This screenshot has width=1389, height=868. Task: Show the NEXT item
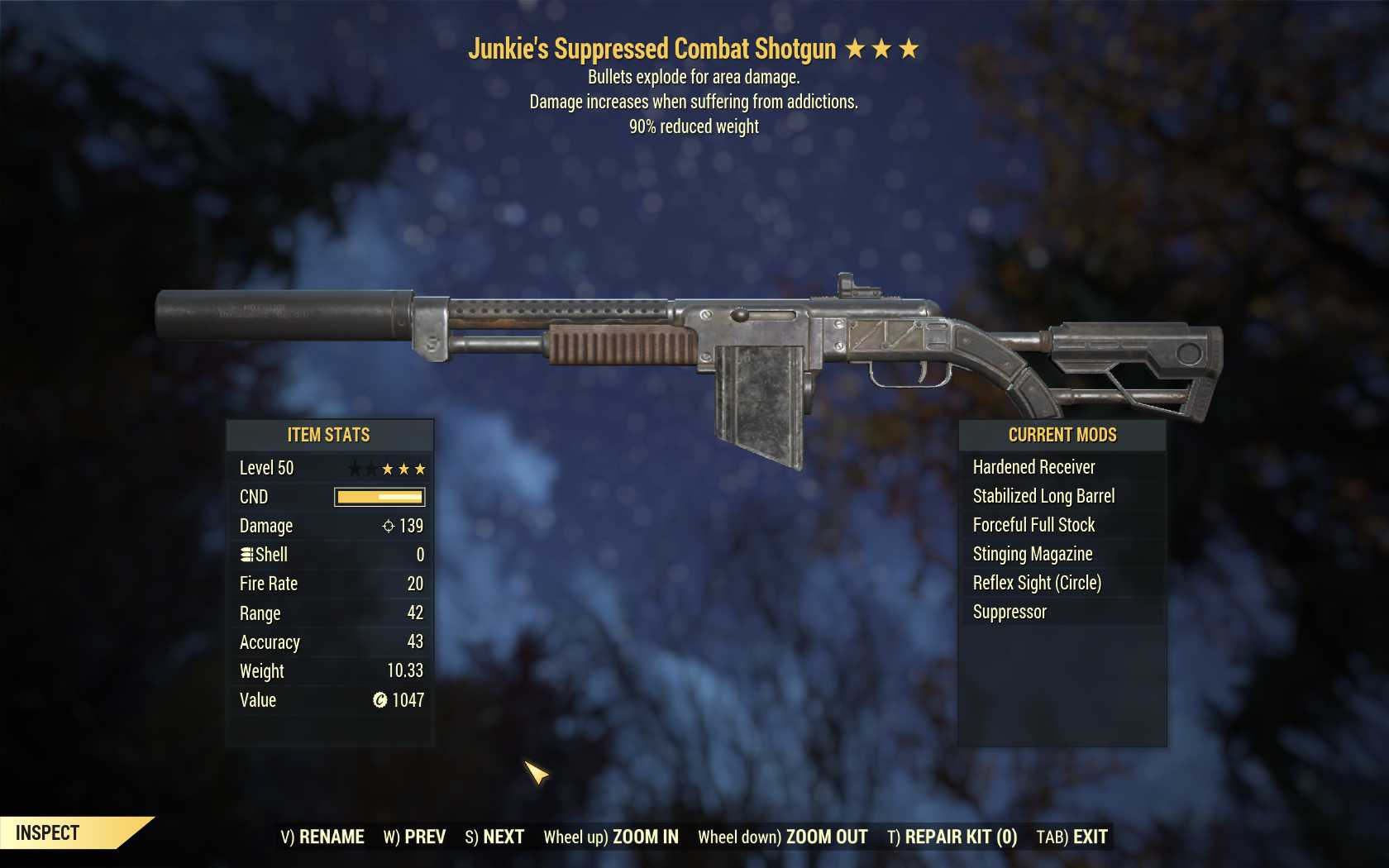point(494,837)
